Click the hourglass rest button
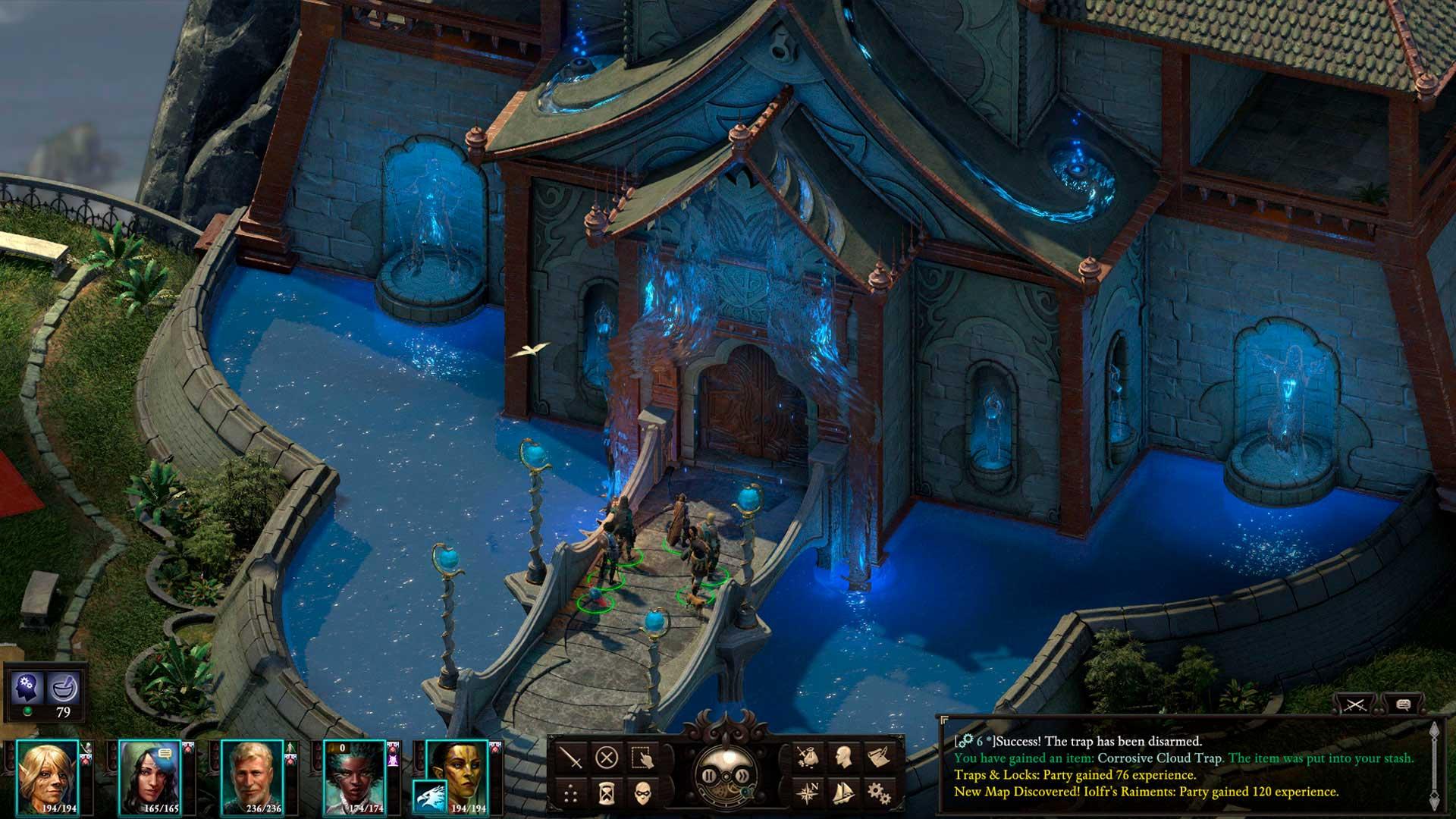 tap(607, 794)
